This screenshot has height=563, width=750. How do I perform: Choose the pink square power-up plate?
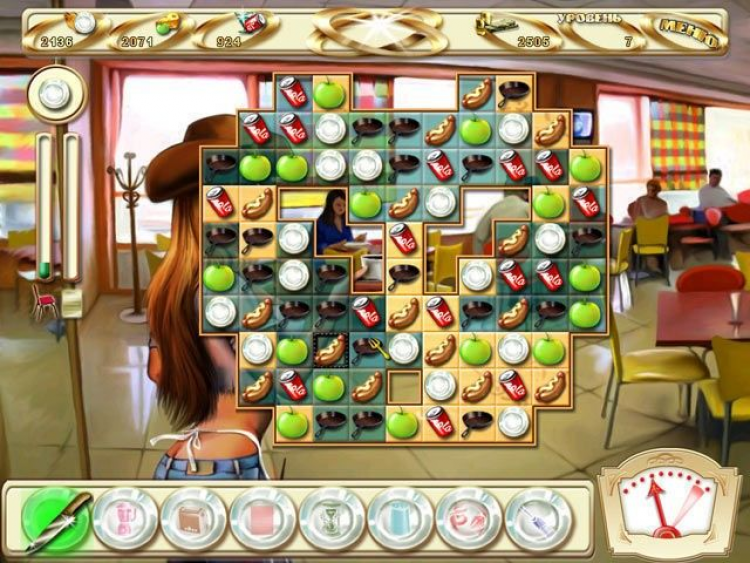click(x=263, y=518)
